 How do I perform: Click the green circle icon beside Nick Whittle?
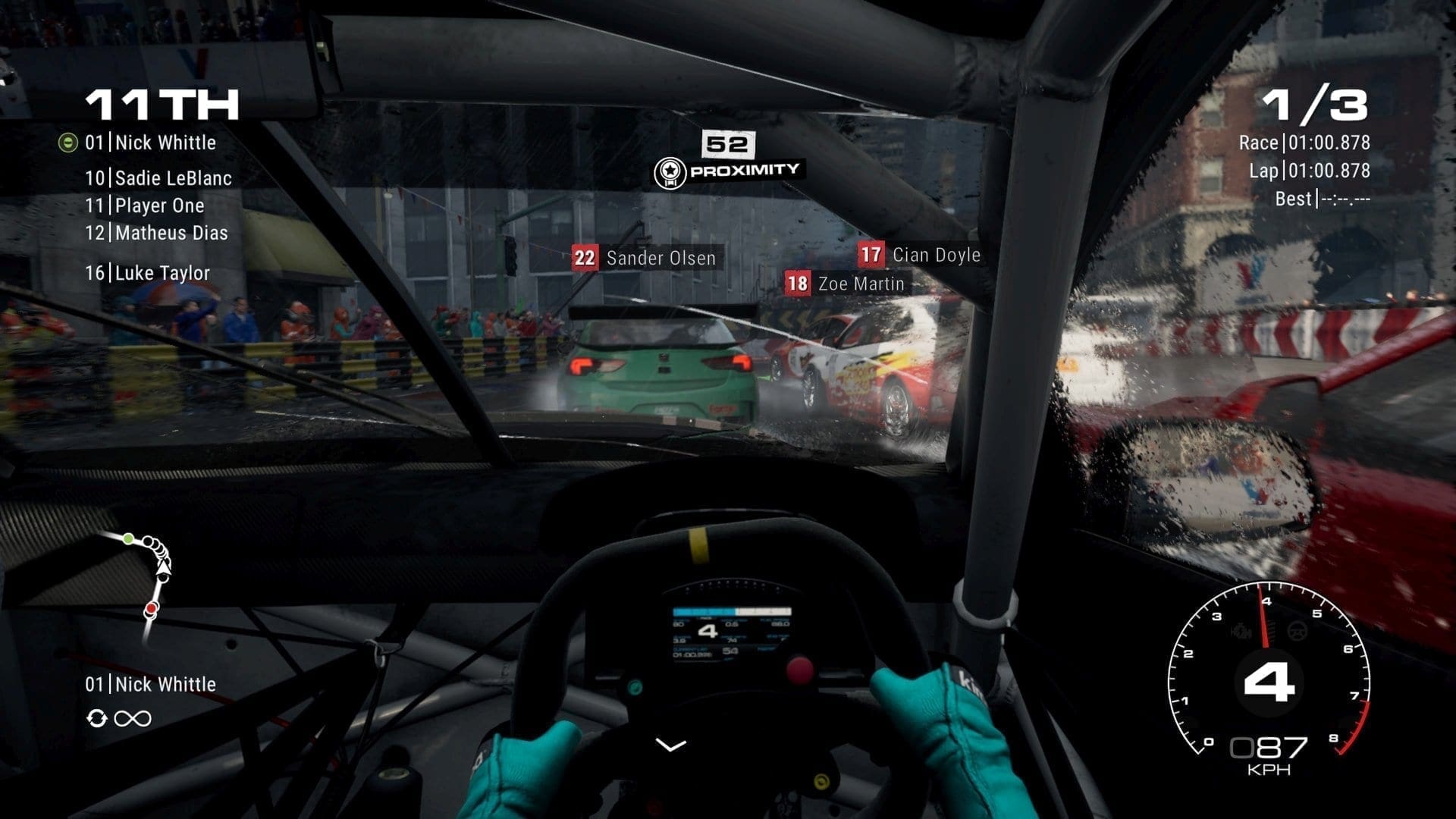68,143
